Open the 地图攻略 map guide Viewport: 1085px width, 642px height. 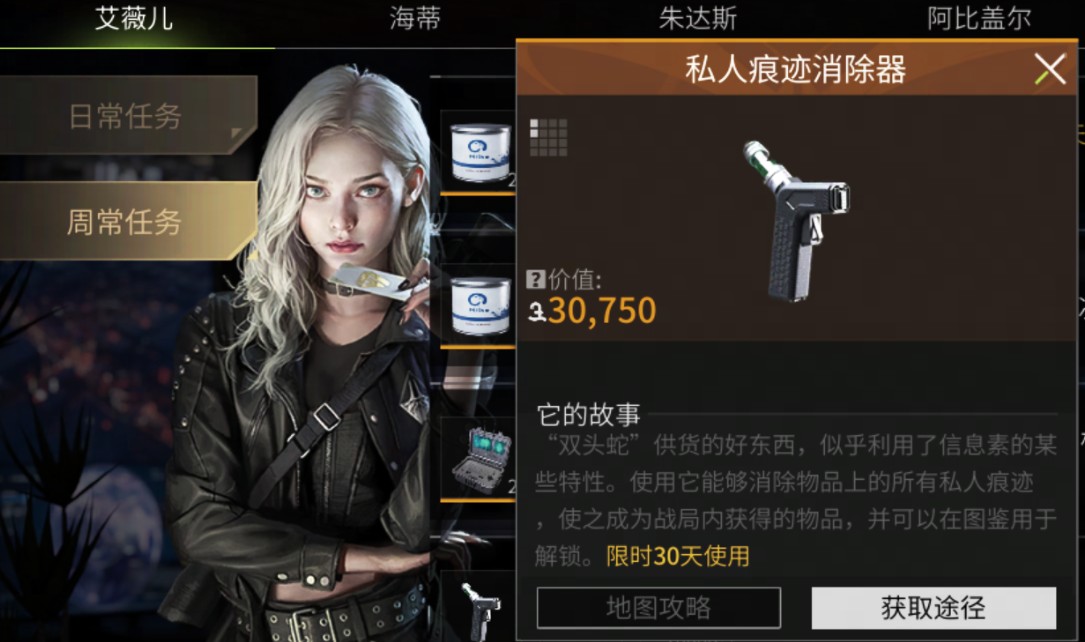click(658, 608)
